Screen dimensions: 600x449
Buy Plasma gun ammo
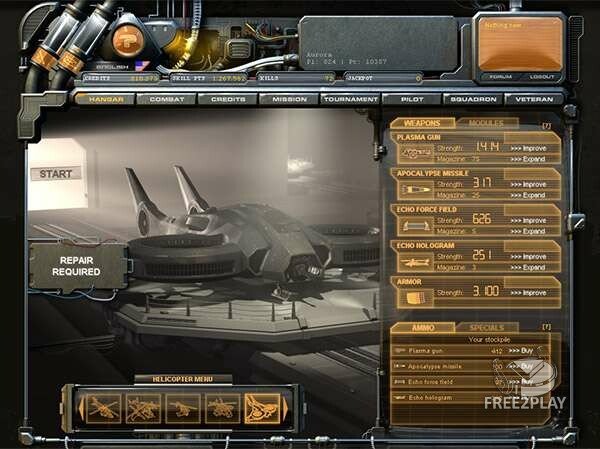coord(523,351)
